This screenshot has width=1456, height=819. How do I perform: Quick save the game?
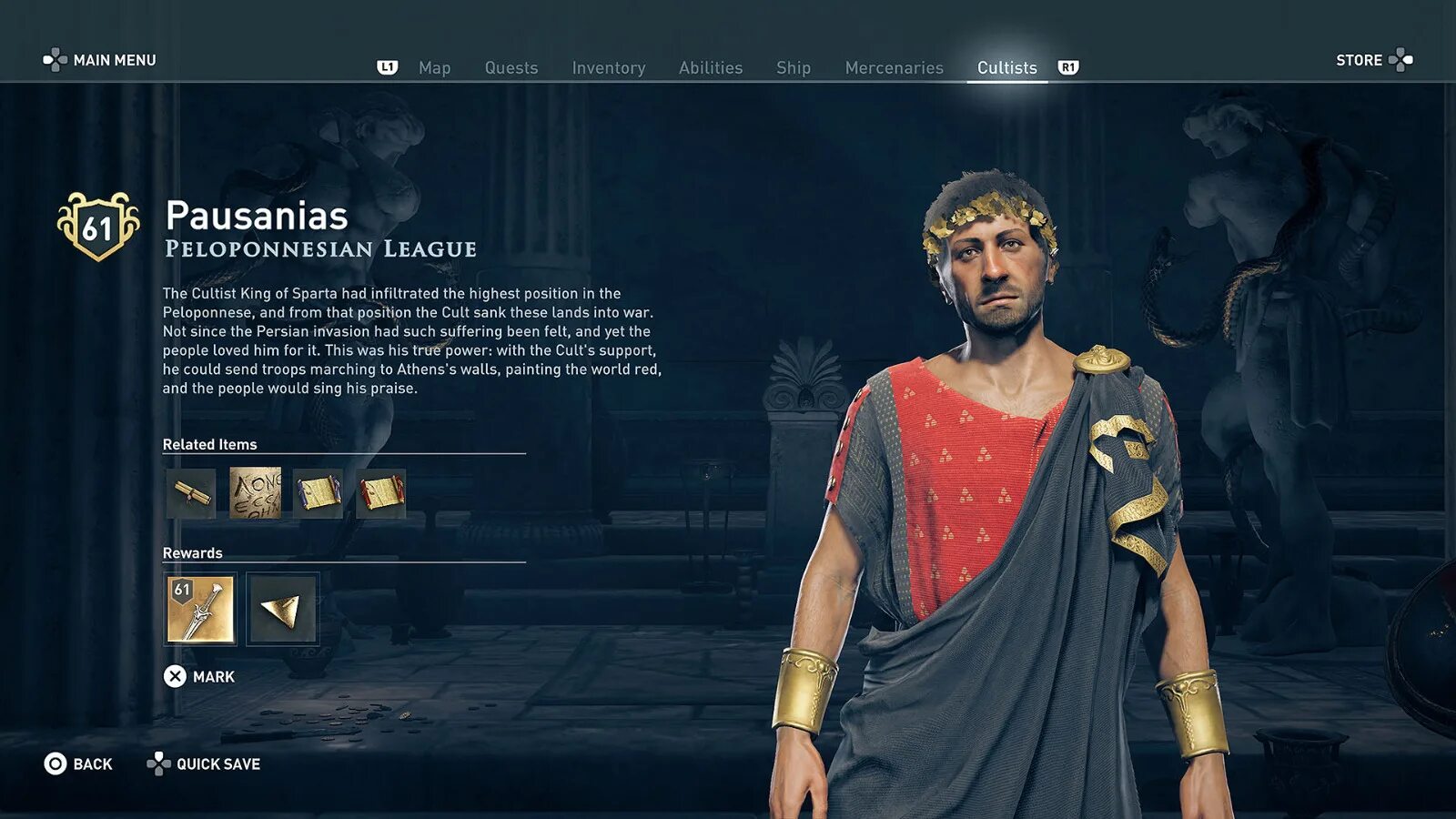pyautogui.click(x=205, y=763)
